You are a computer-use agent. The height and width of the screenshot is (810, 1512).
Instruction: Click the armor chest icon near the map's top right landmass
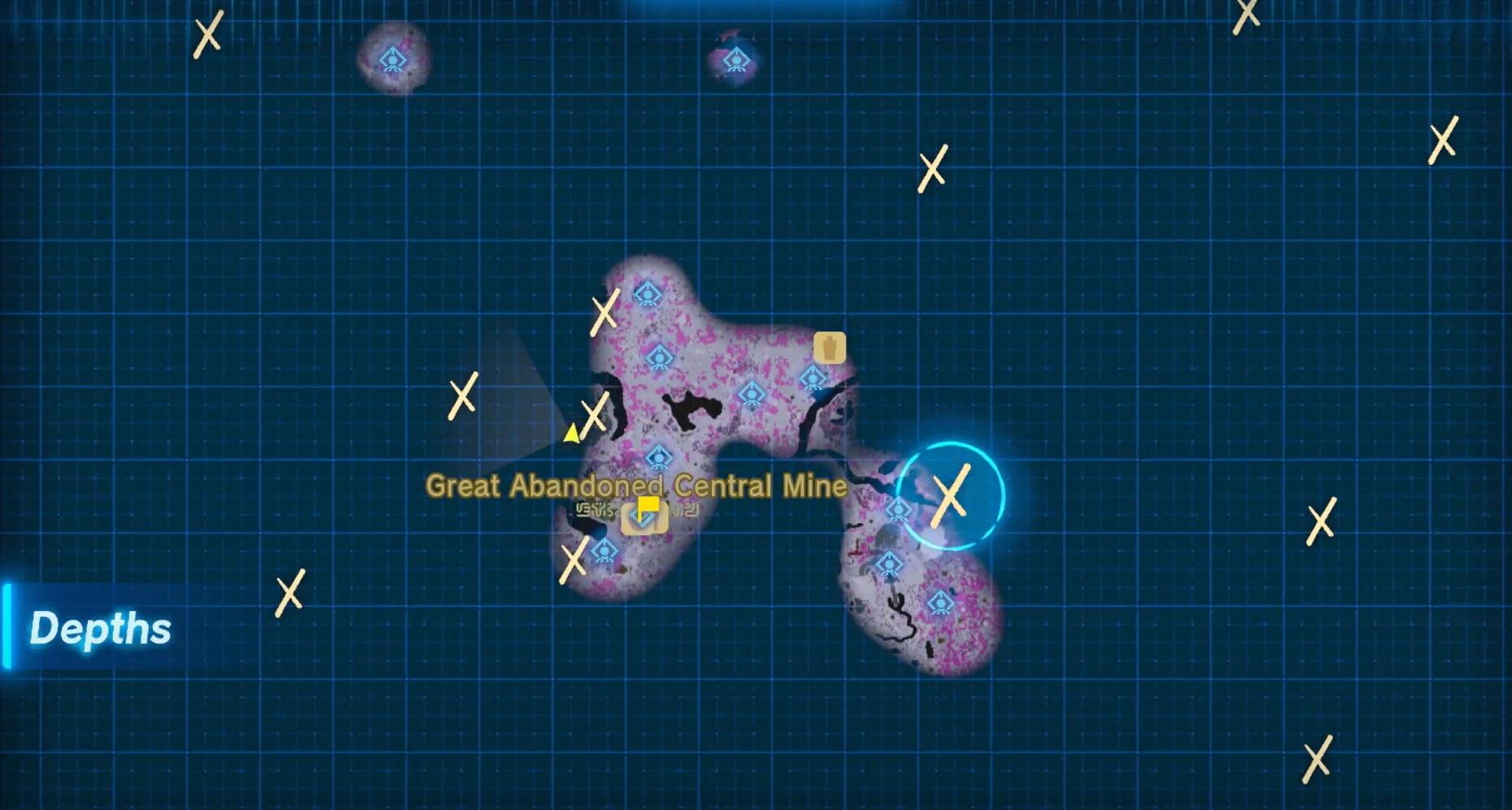[830, 349]
